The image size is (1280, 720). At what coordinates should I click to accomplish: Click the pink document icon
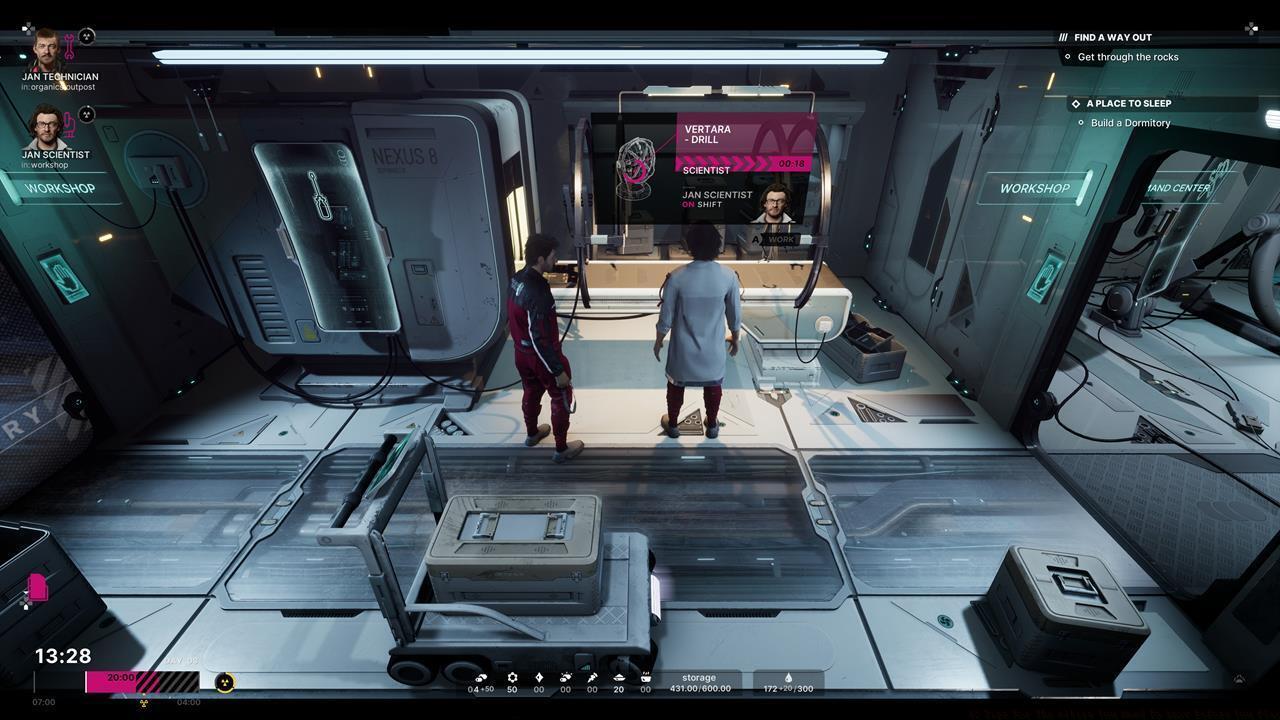[38, 587]
